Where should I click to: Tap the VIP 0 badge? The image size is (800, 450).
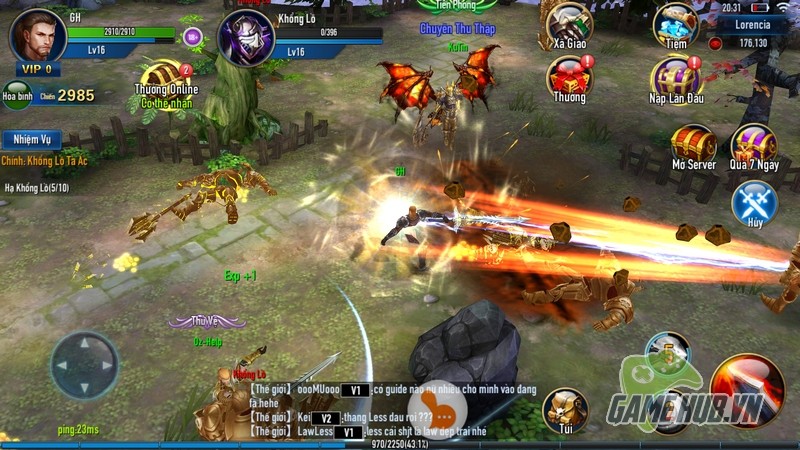(34, 69)
